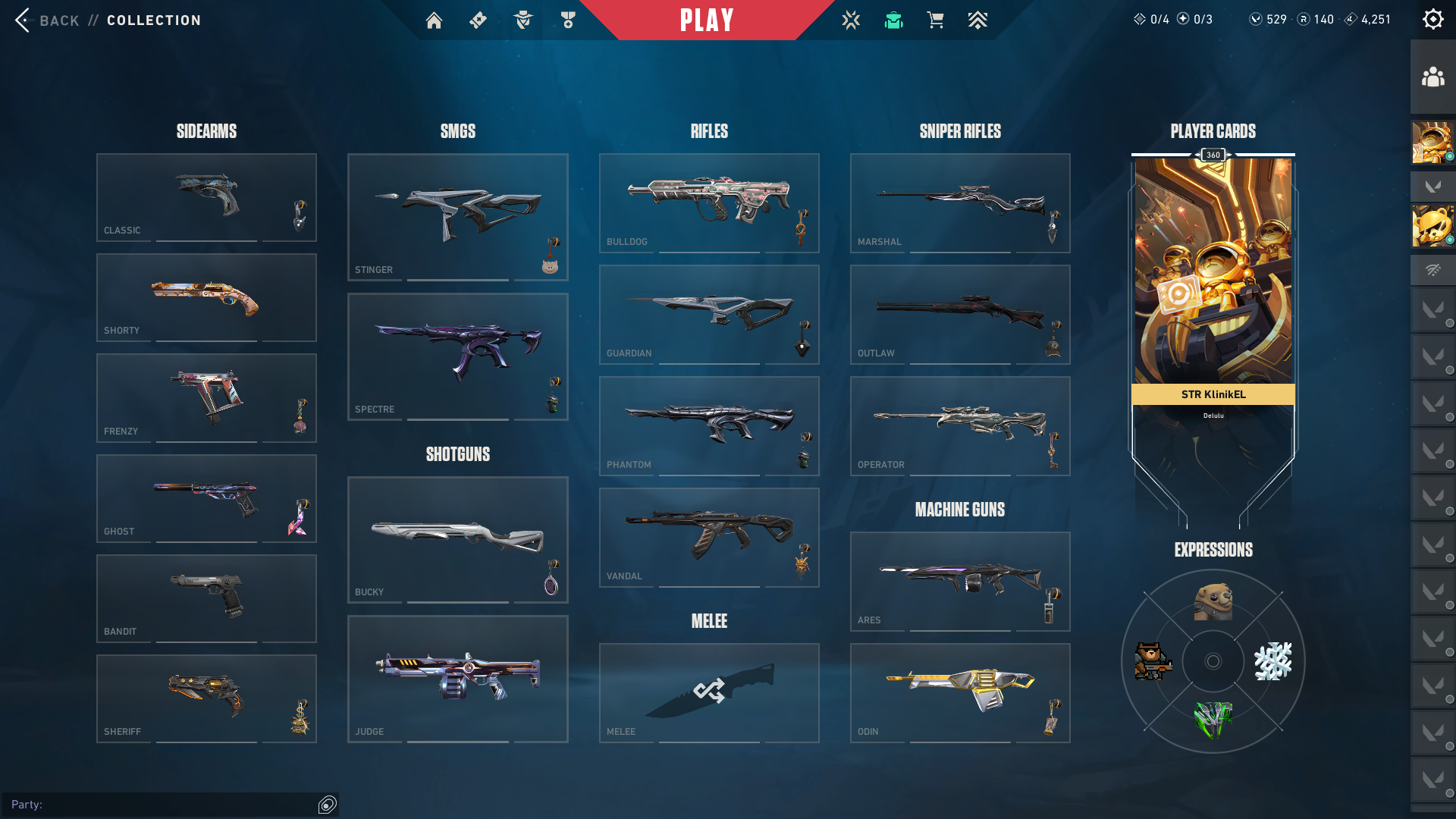1456x819 pixels.
Task: Select the Classic sidearm slot
Action: 206,197
